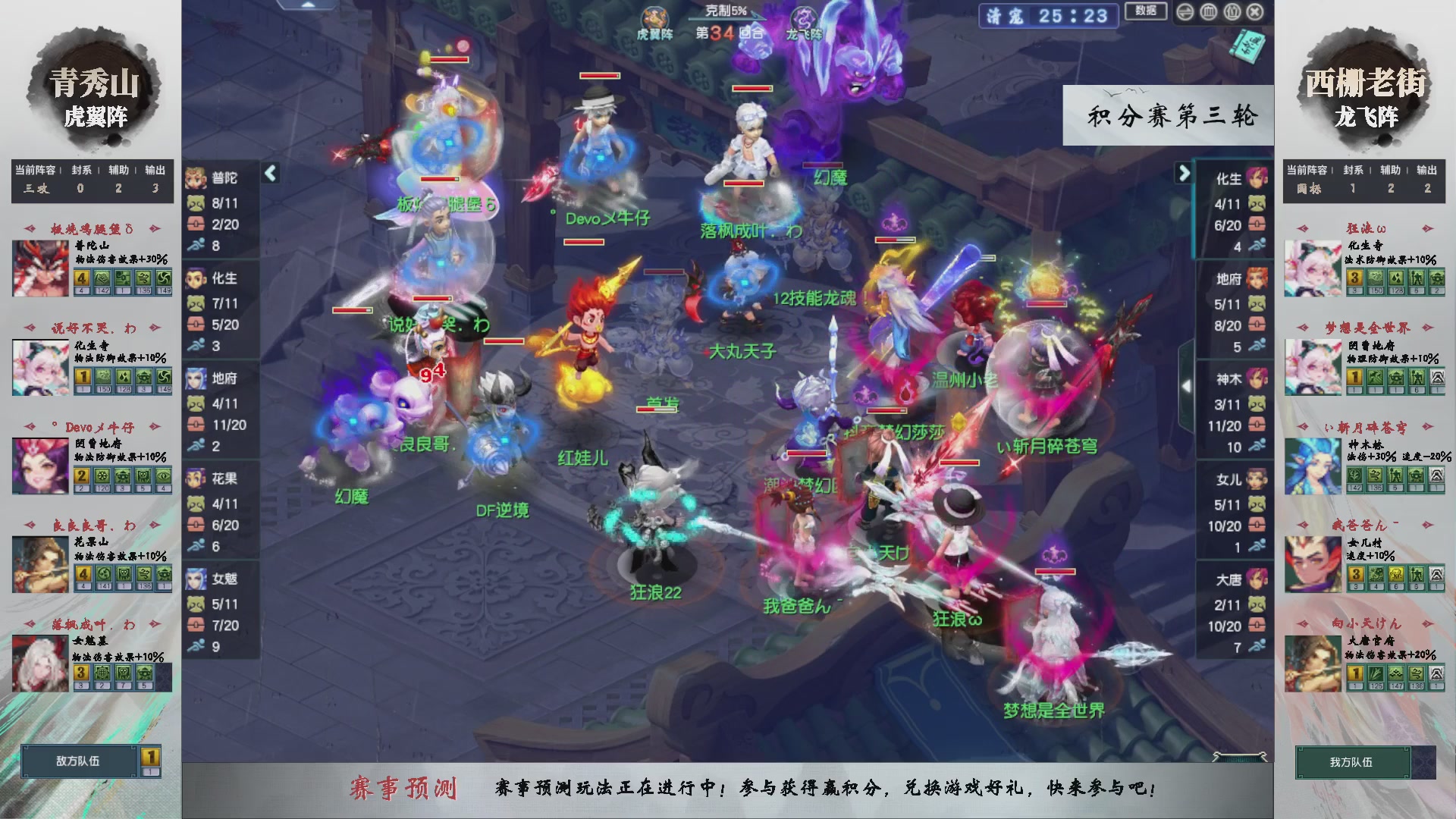Click the trash can icon in top-right toolbar
This screenshot has width=1456, height=819.
[1209, 12]
